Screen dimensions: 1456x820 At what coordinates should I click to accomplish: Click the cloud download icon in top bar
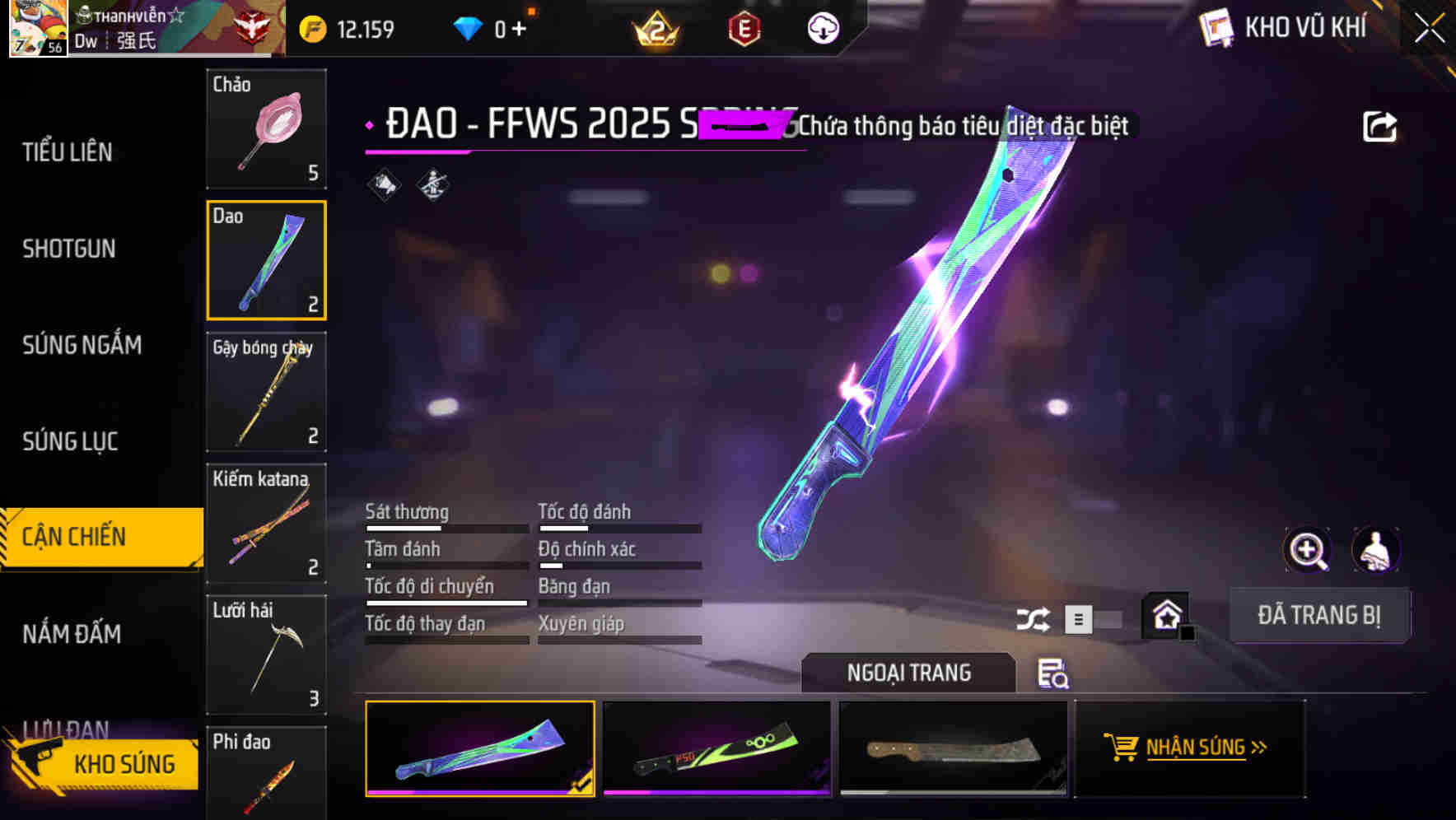click(x=823, y=27)
